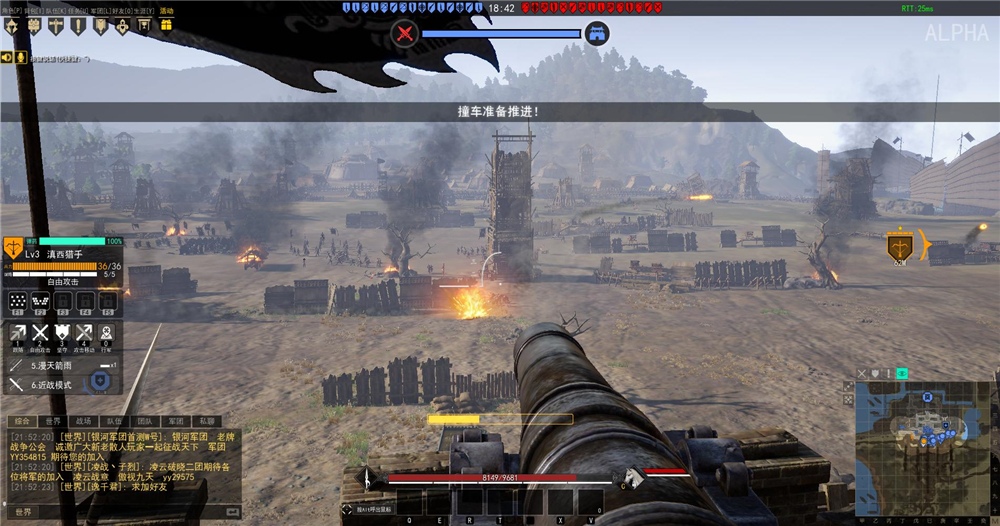Use the 漫天箭雨 arrow rain skill
Image resolution: width=1000 pixels, height=526 pixels.
[x=50, y=366]
